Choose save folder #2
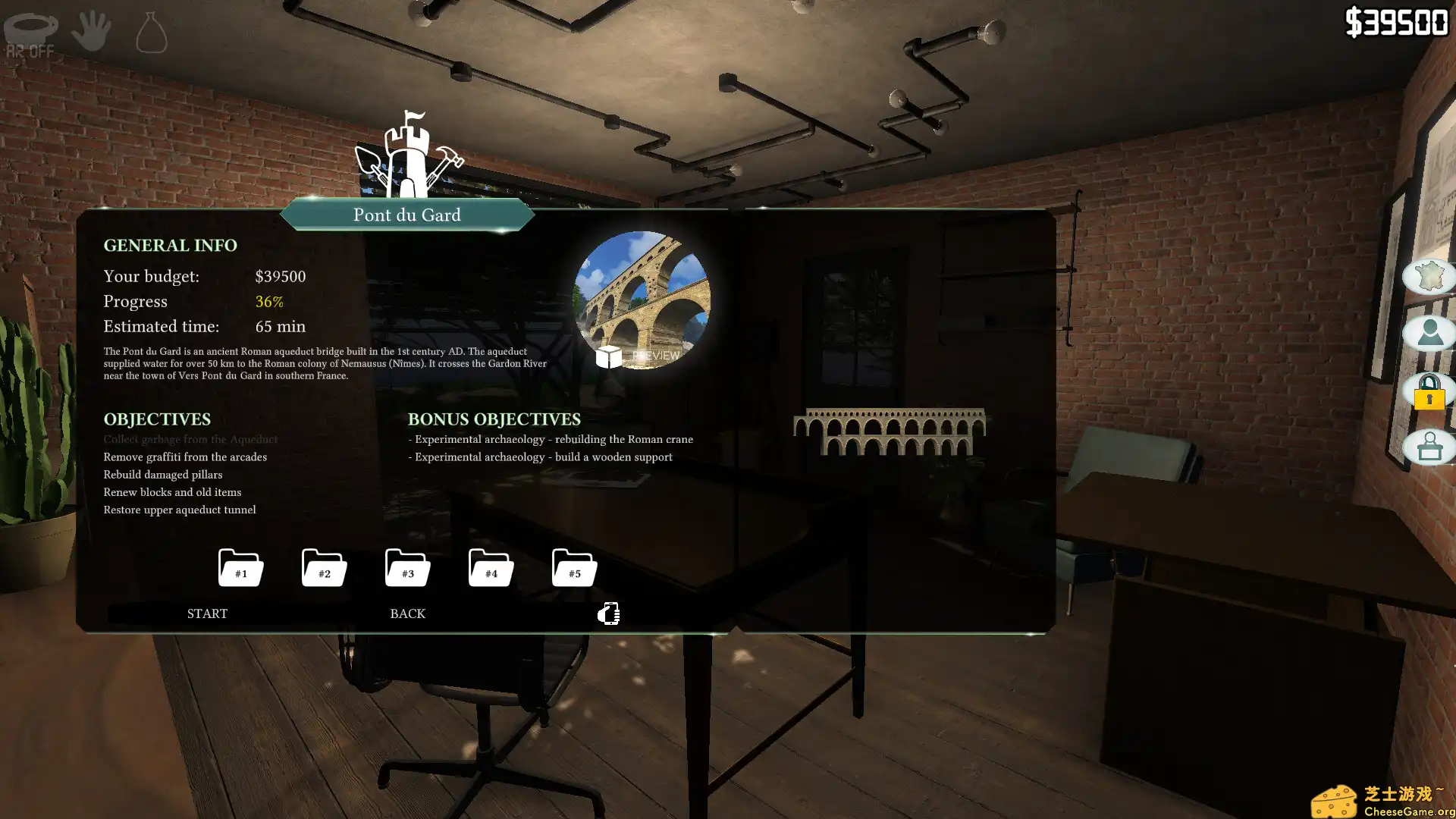The width and height of the screenshot is (1456, 819). click(324, 567)
